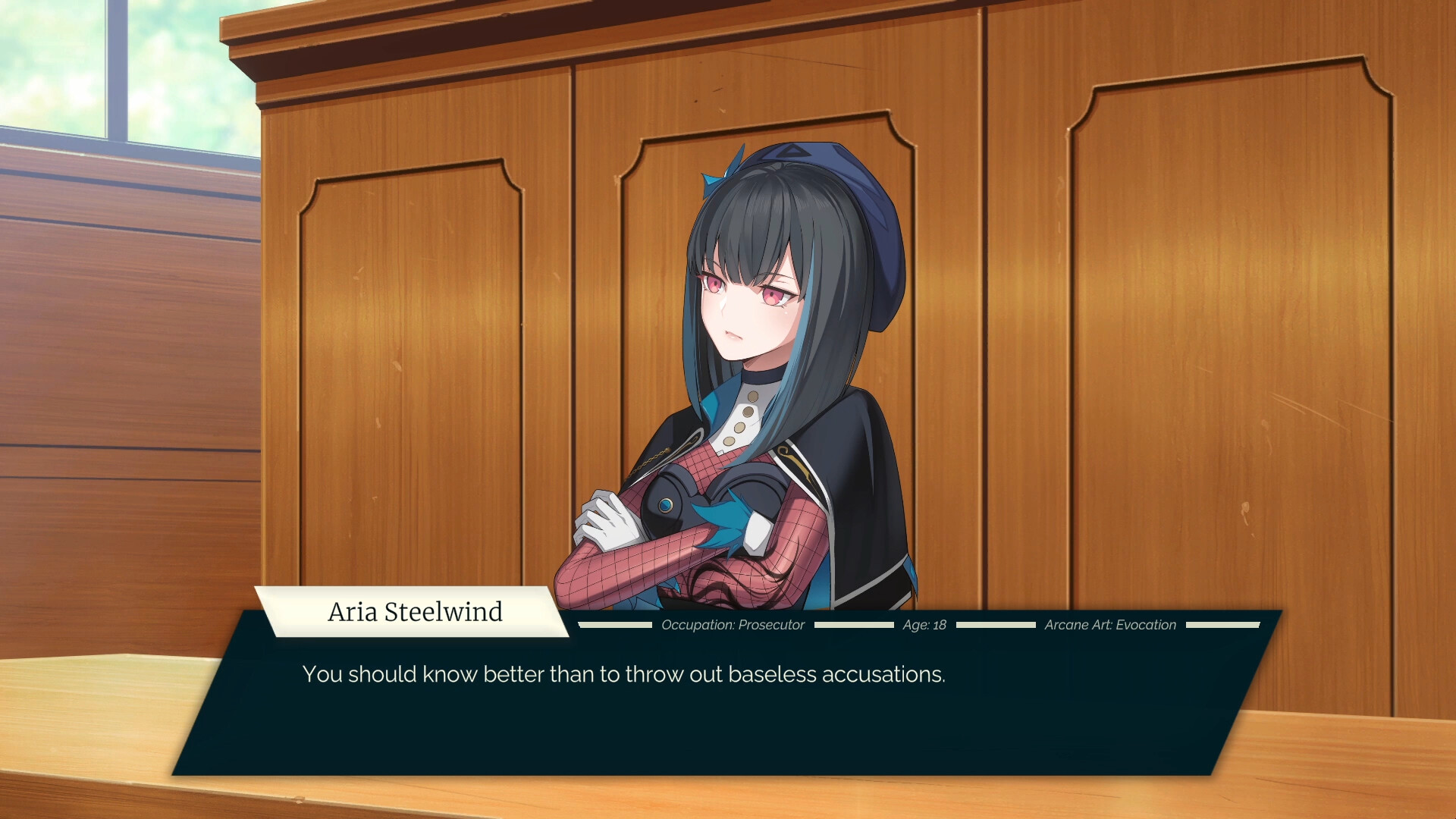Select the Arcane Art: Evocation info segment
This screenshot has width=1456, height=819.
[1109, 625]
